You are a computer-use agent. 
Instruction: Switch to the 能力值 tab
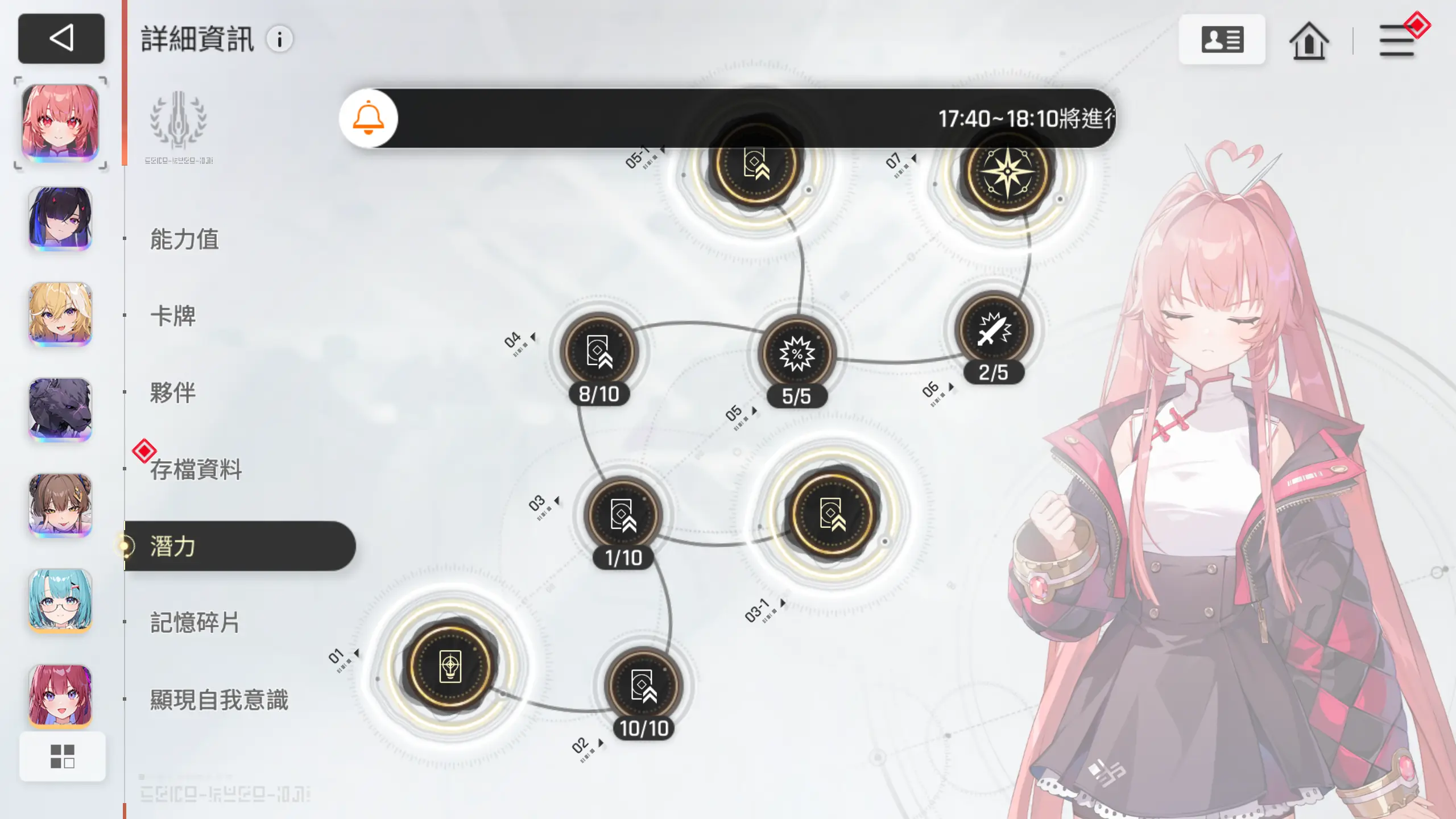[x=184, y=239]
